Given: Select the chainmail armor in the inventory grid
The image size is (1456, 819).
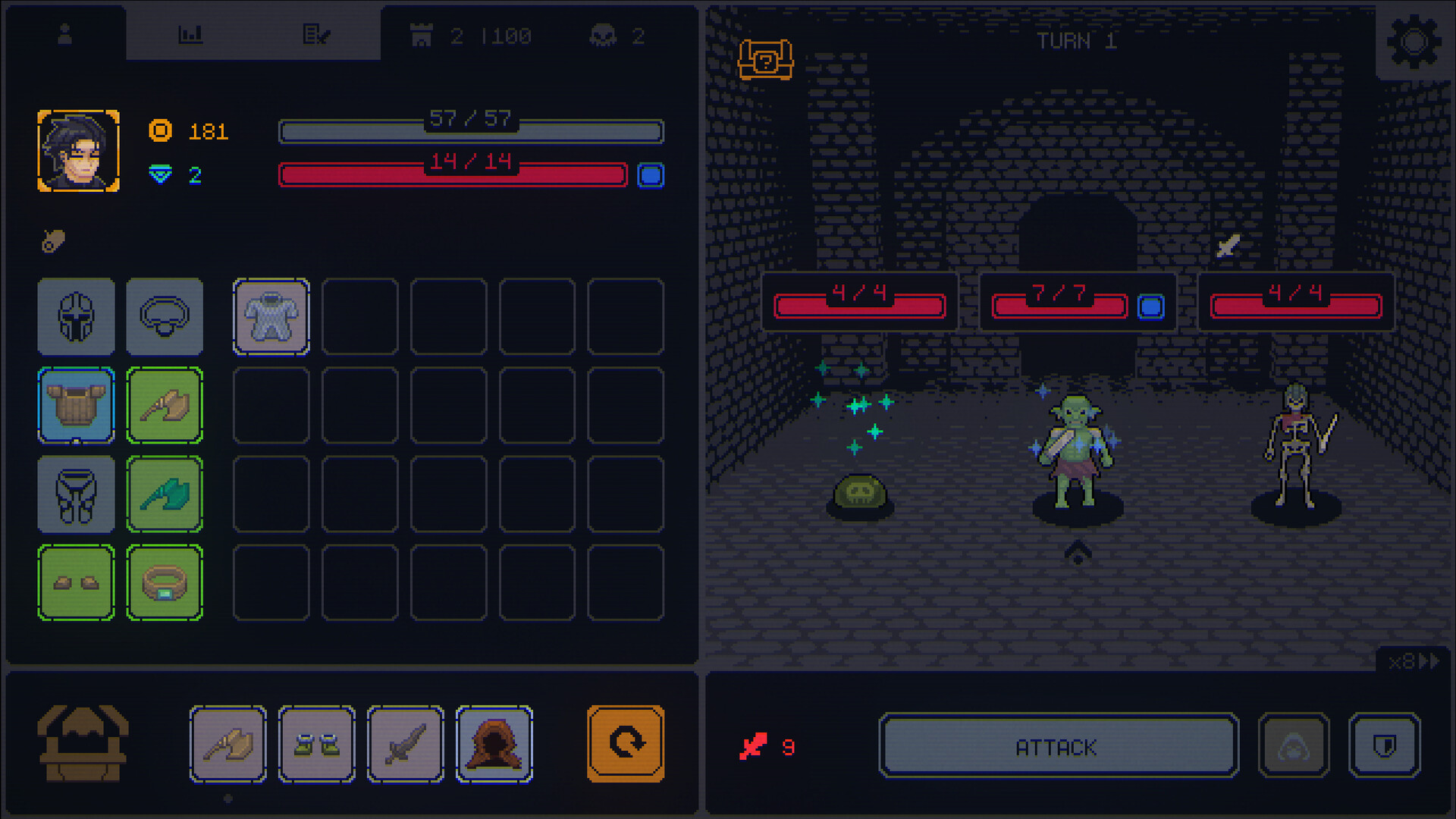Looking at the screenshot, I should [x=271, y=317].
